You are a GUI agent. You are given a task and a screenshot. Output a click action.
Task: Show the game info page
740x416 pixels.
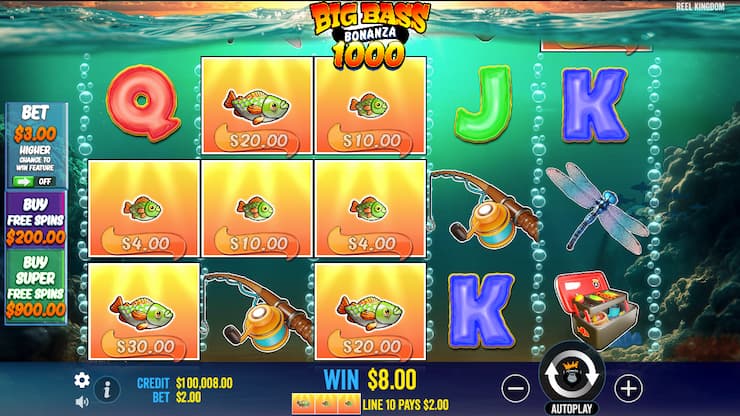click(x=106, y=389)
